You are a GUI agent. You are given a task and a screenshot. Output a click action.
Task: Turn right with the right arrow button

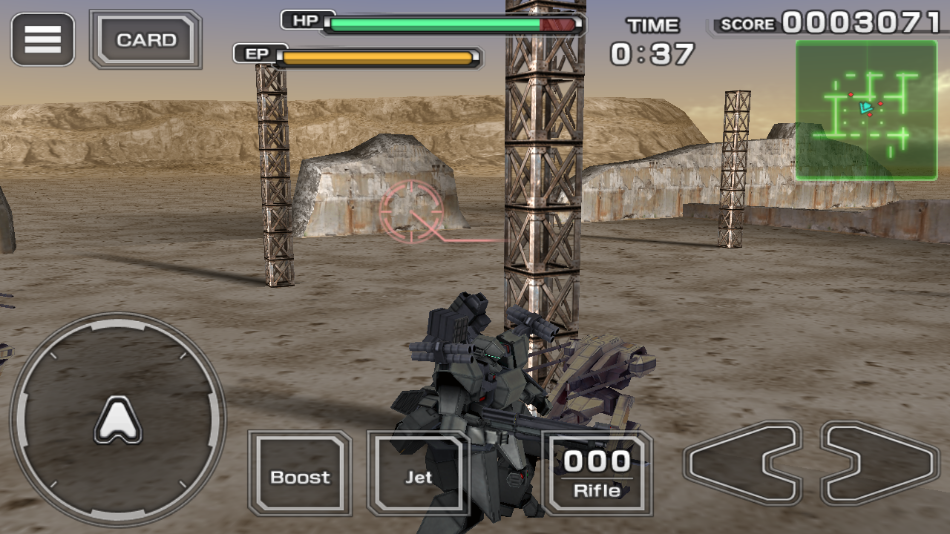click(880, 463)
